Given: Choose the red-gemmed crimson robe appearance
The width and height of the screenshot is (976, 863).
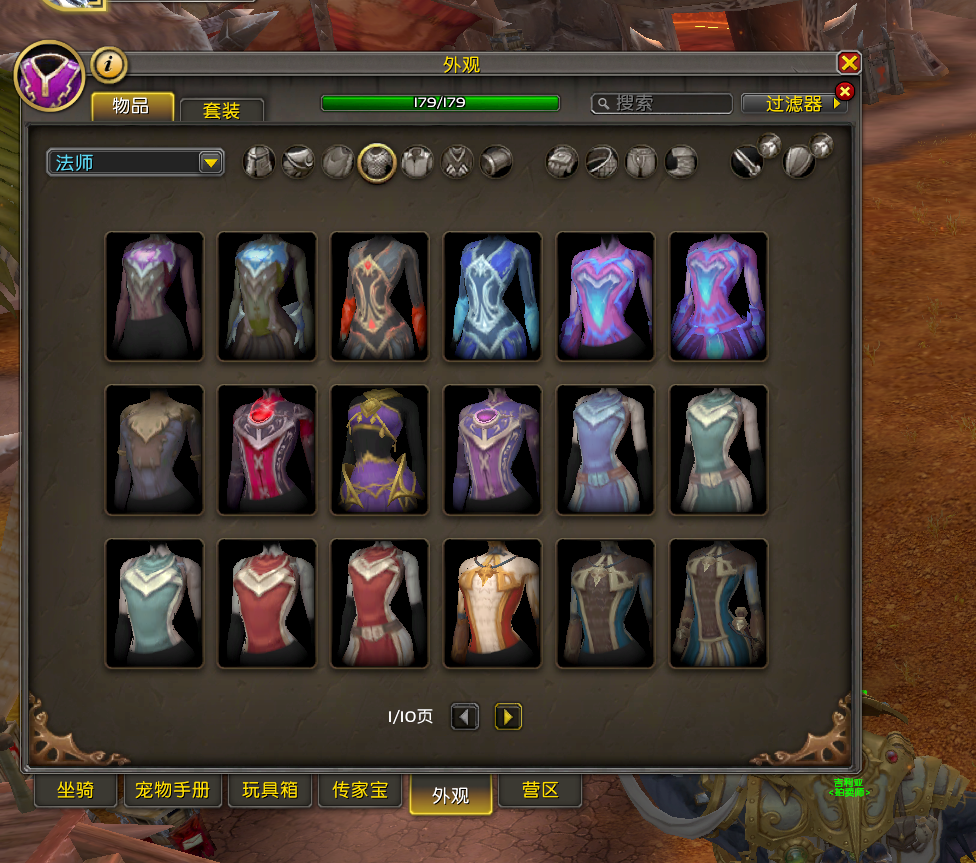Looking at the screenshot, I should [267, 450].
